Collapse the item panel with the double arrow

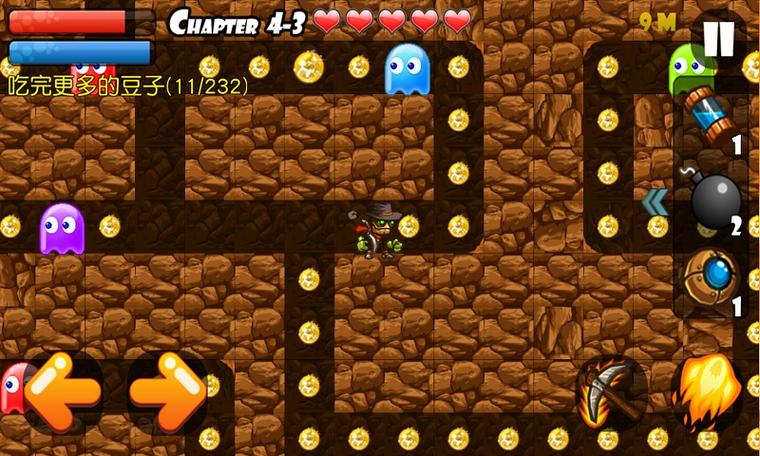655,203
